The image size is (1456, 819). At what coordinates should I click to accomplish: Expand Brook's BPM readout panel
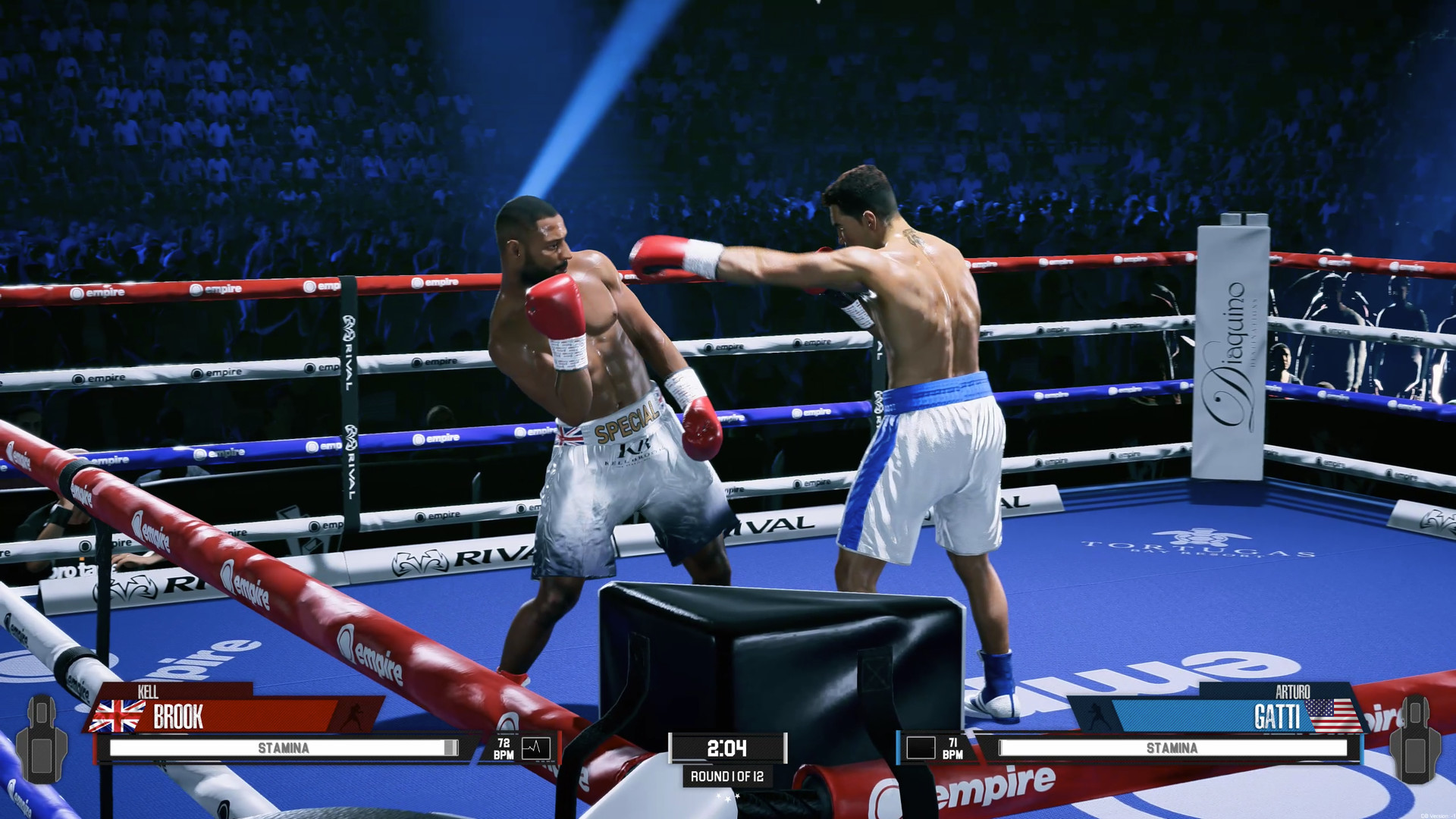click(x=504, y=747)
